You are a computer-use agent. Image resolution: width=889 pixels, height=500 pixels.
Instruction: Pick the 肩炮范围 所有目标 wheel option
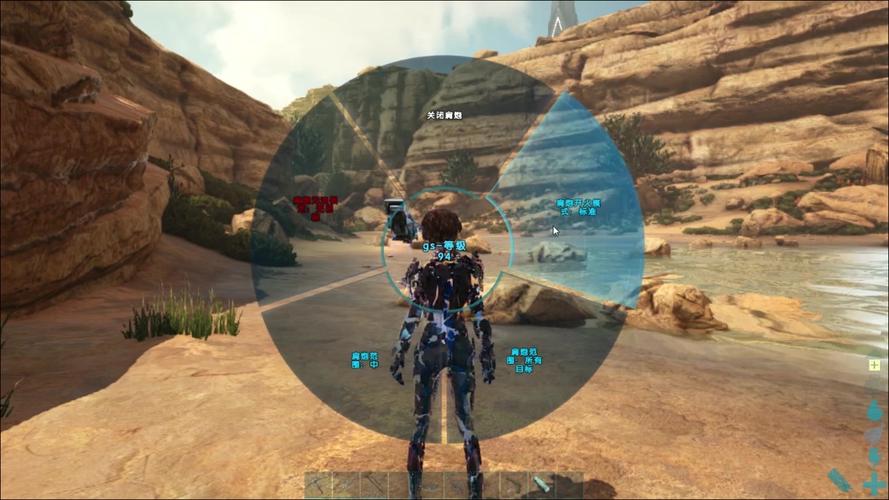(x=526, y=360)
